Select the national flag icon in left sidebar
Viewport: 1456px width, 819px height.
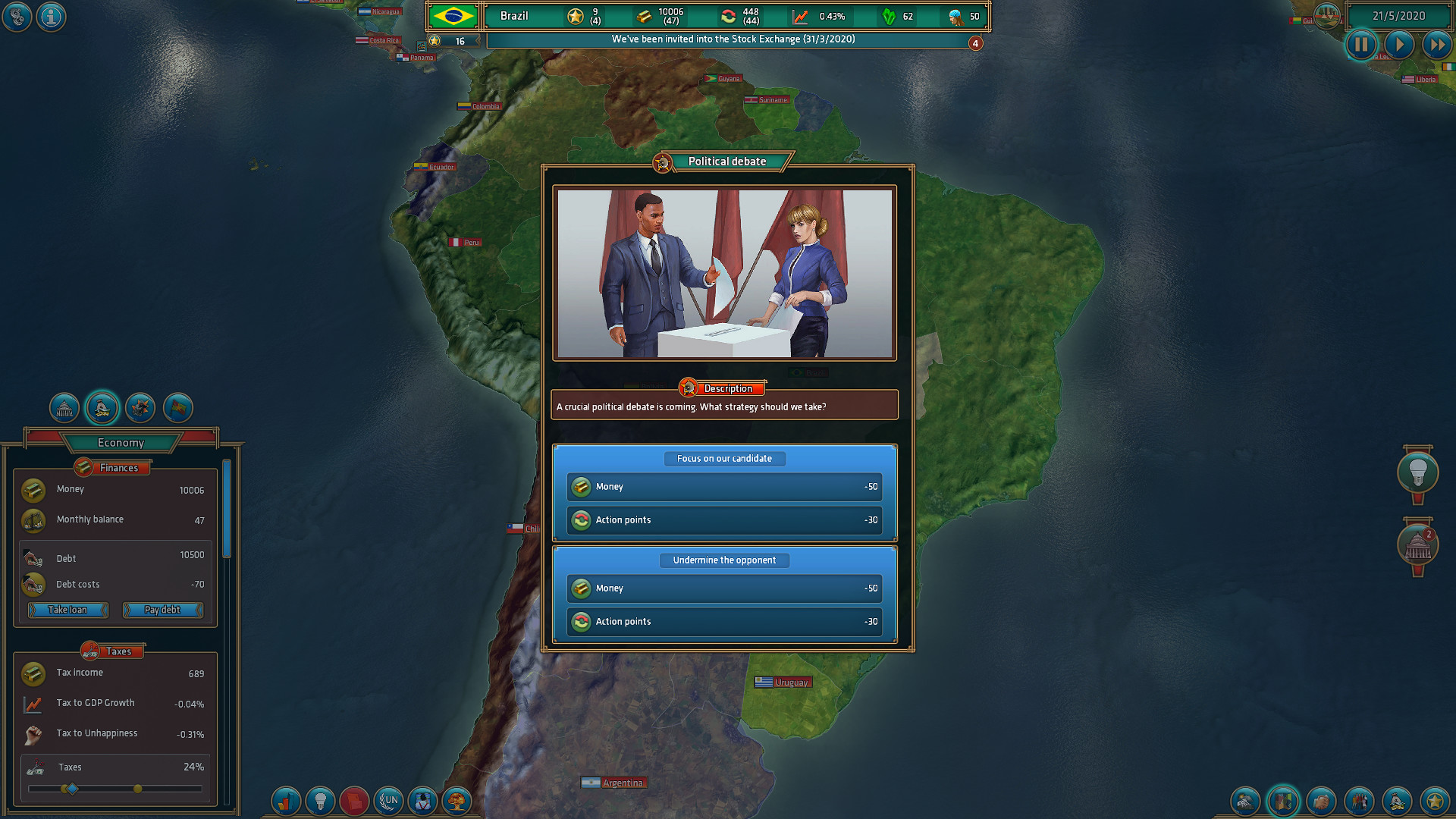coord(177,408)
